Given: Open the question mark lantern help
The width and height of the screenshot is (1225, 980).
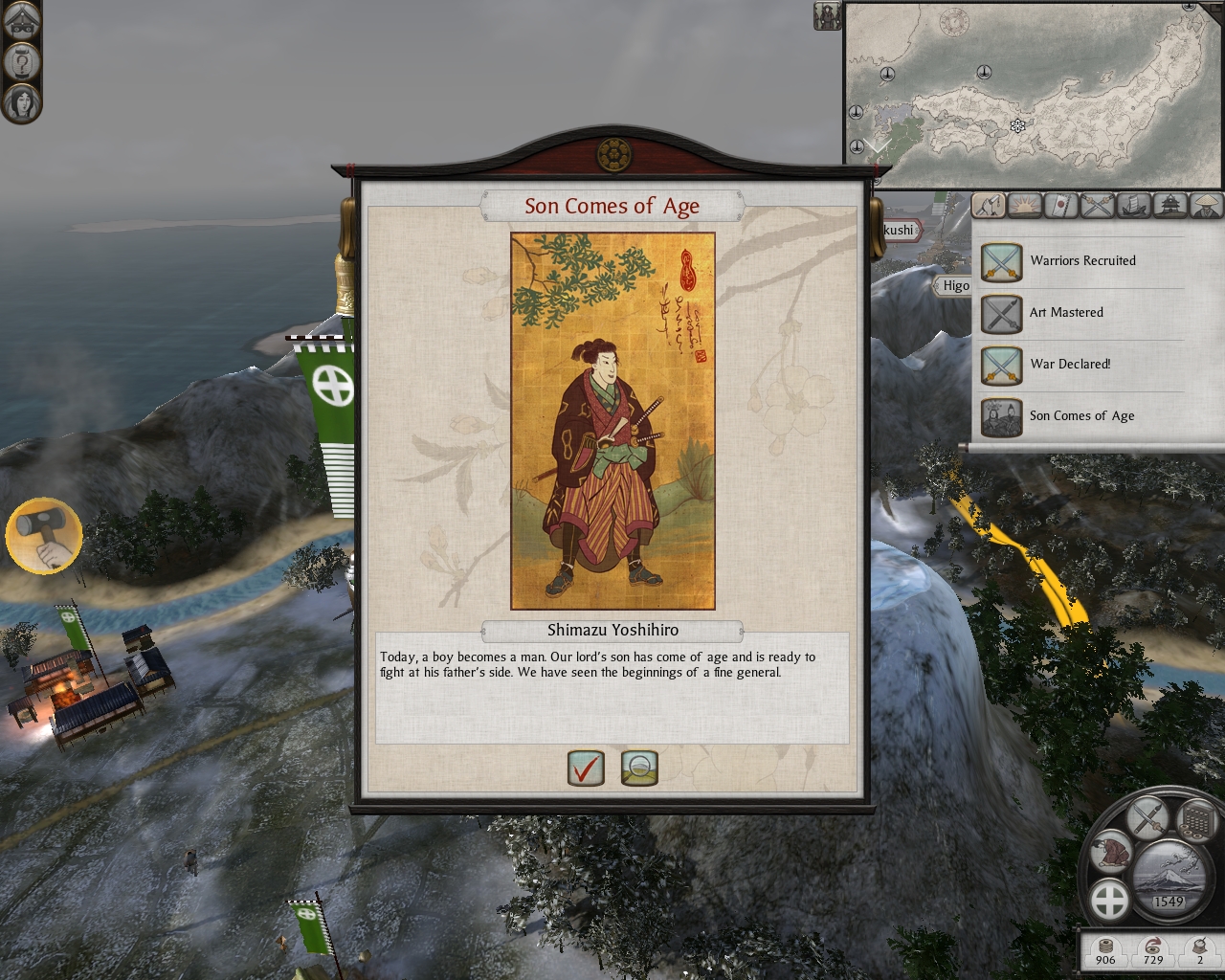Looking at the screenshot, I should coord(21,61).
